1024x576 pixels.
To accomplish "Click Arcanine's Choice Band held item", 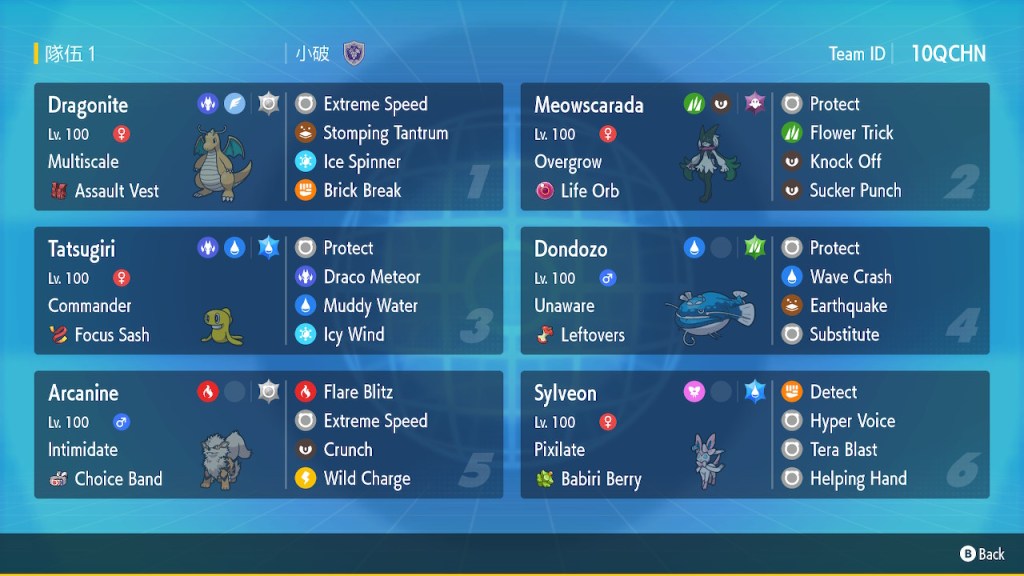I will (x=117, y=479).
